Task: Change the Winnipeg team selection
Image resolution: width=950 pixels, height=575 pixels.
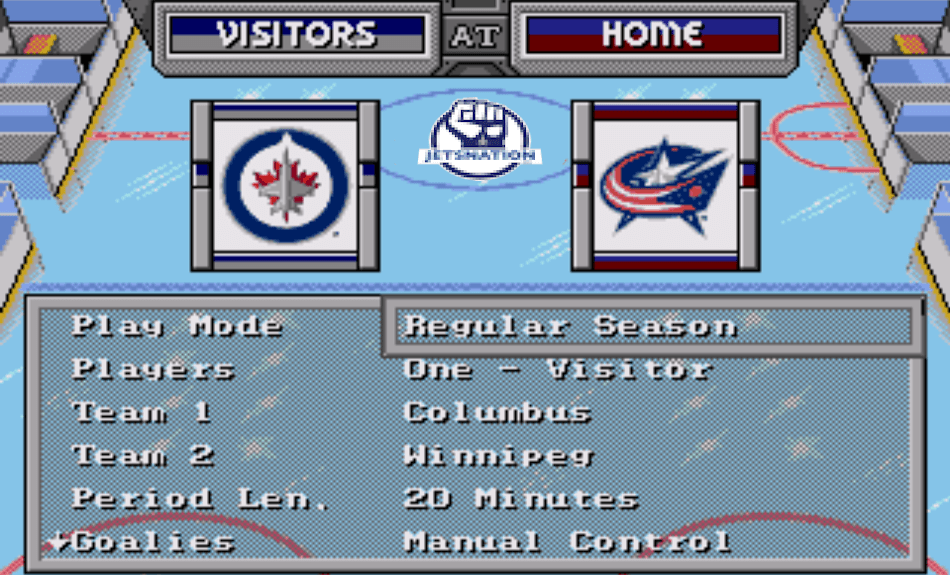Action: [x=498, y=456]
